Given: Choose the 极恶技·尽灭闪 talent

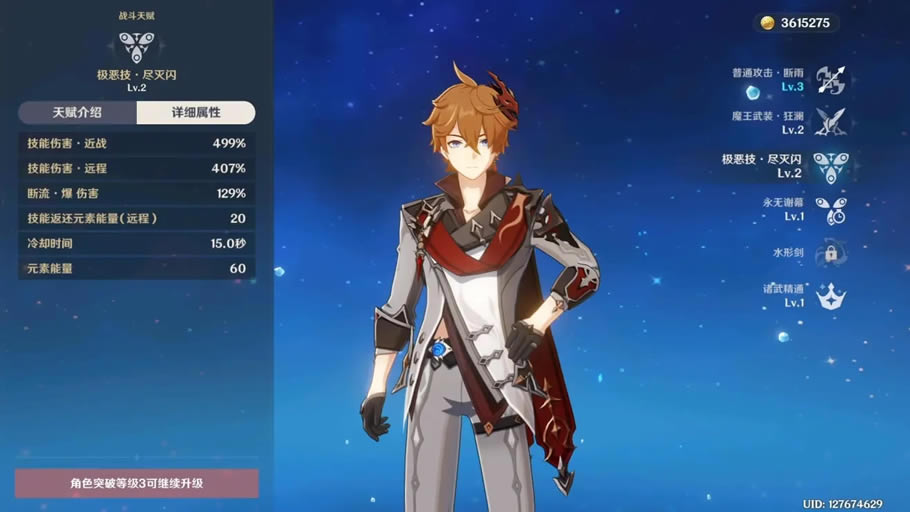Looking at the screenshot, I should coord(830,166).
